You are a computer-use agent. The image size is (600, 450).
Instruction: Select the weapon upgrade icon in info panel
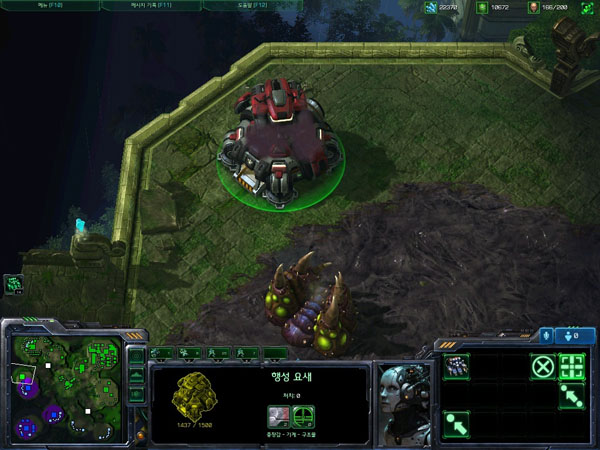click(x=277, y=415)
